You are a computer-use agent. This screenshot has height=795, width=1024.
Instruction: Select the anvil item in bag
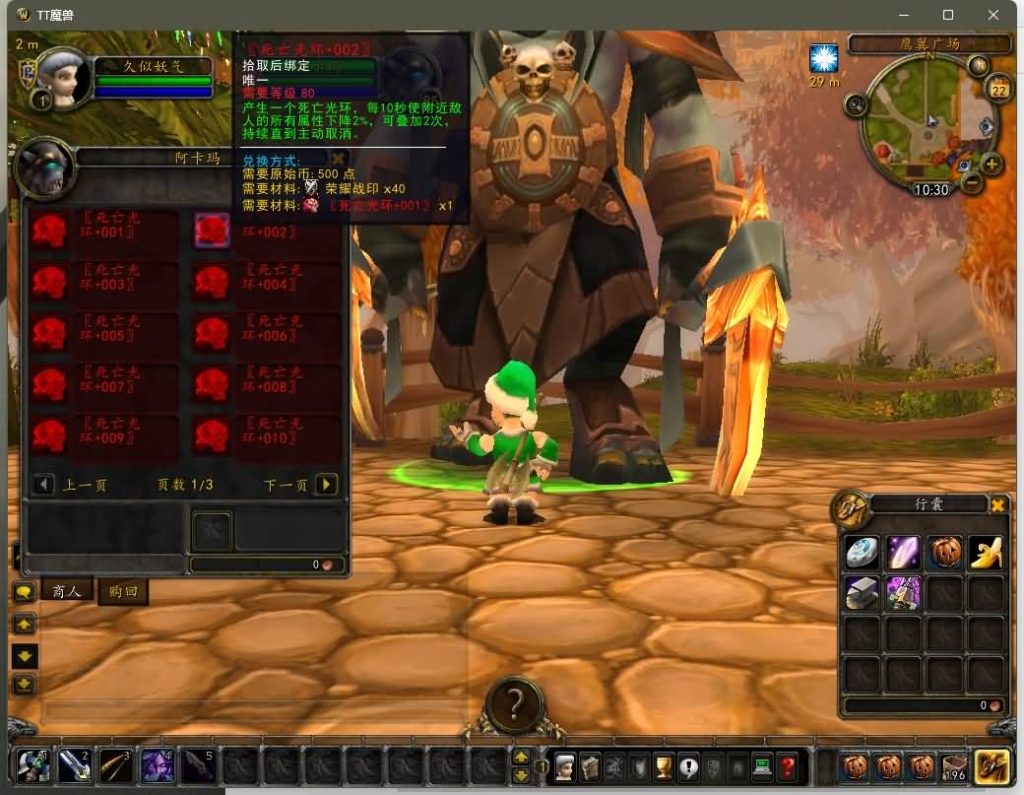[862, 593]
